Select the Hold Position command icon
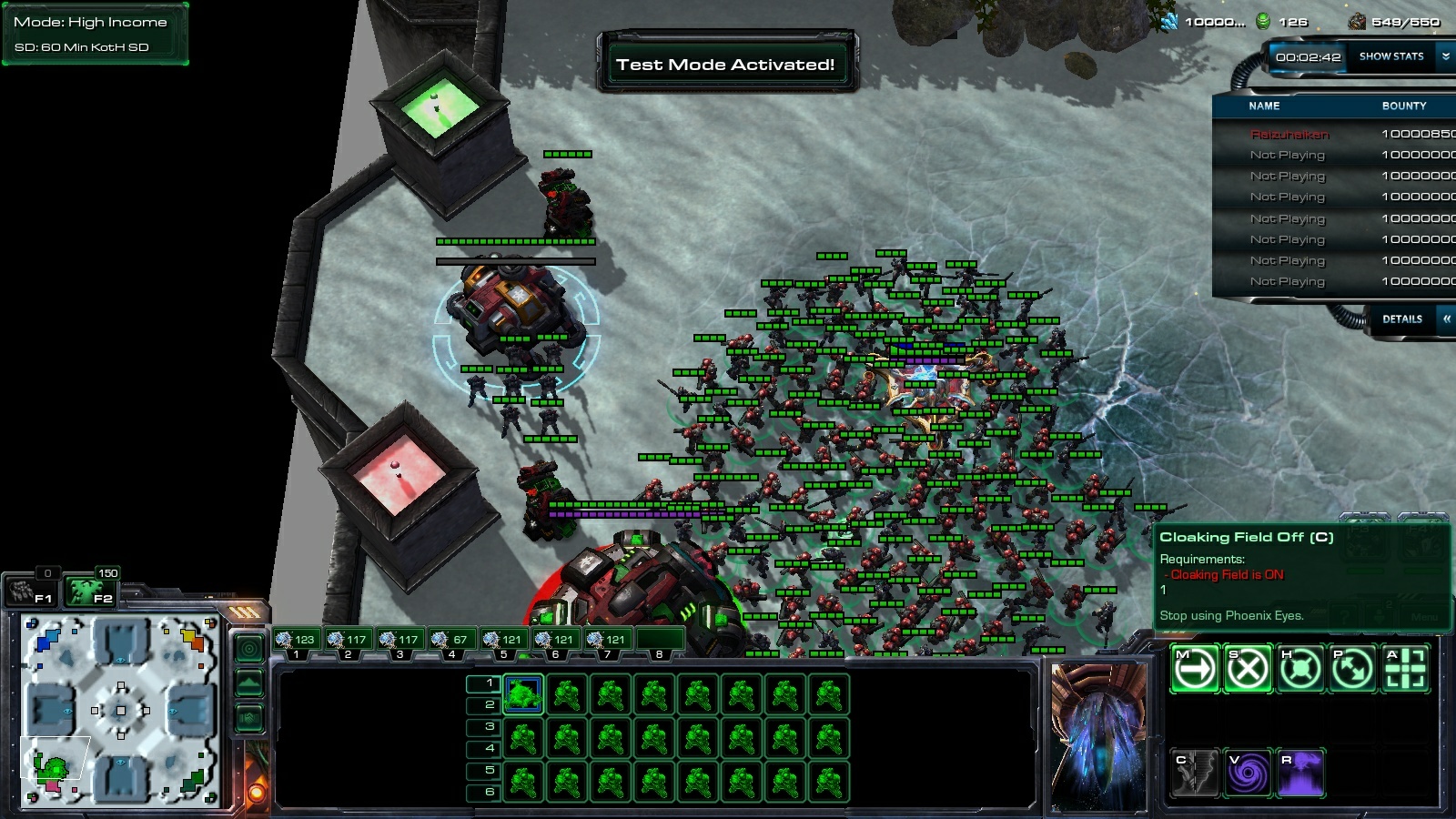The width and height of the screenshot is (1456, 819). pyautogui.click(x=1300, y=667)
